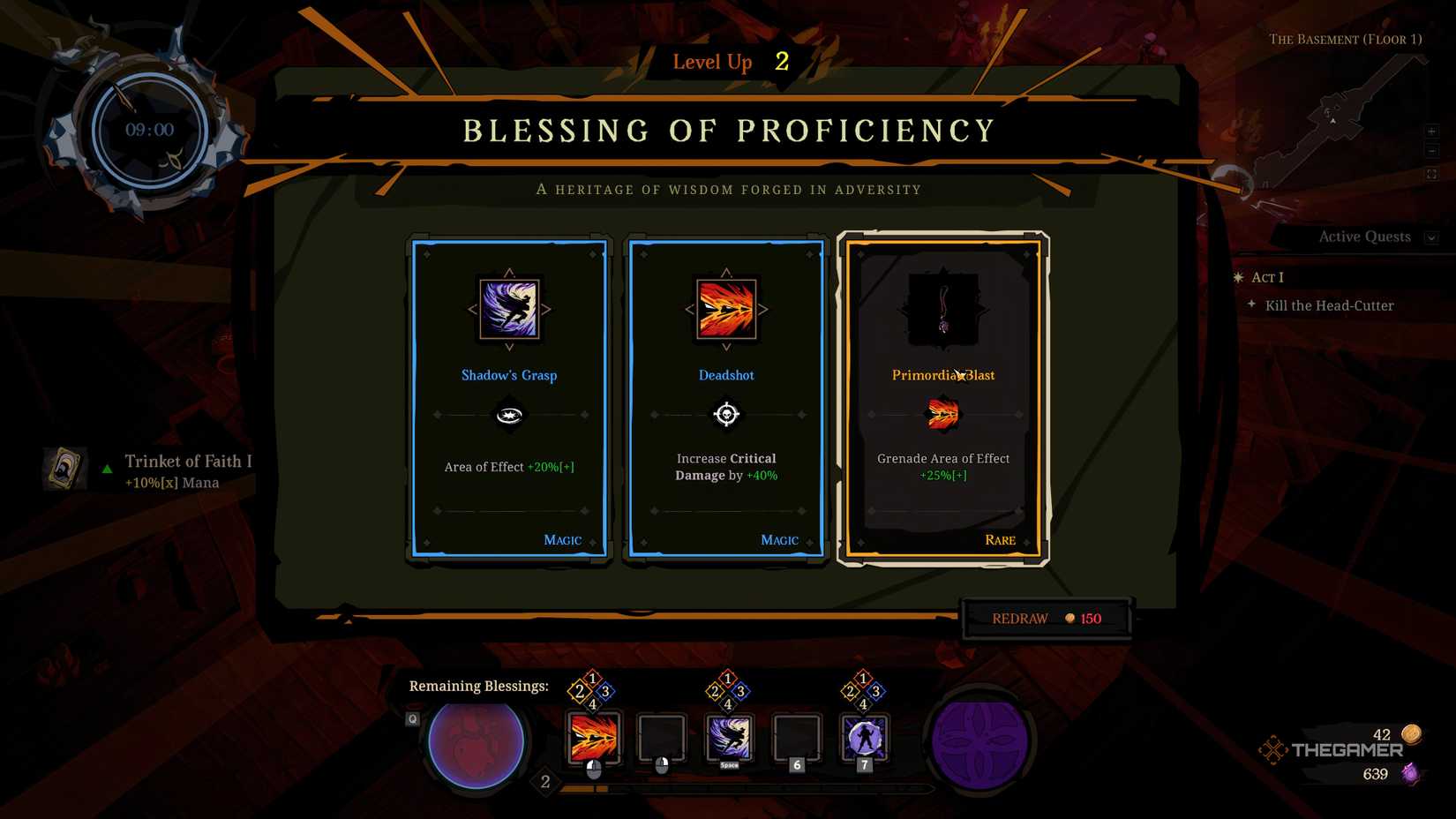Click the Shadow's Grasp area-of-effect icon
Screen dimensions: 1456x819
pos(508,415)
